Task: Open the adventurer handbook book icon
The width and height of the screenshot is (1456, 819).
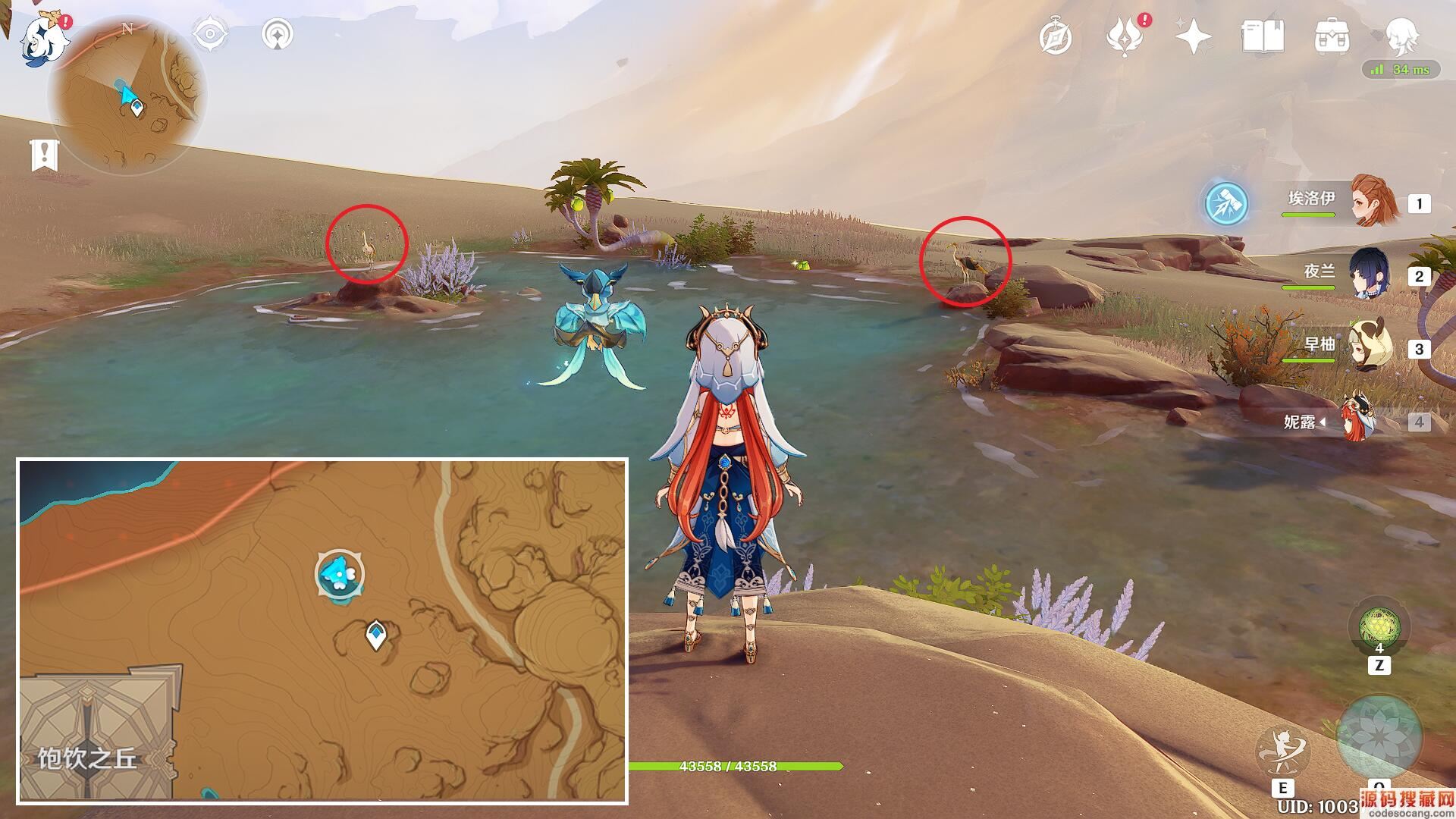Action: [x=1262, y=36]
